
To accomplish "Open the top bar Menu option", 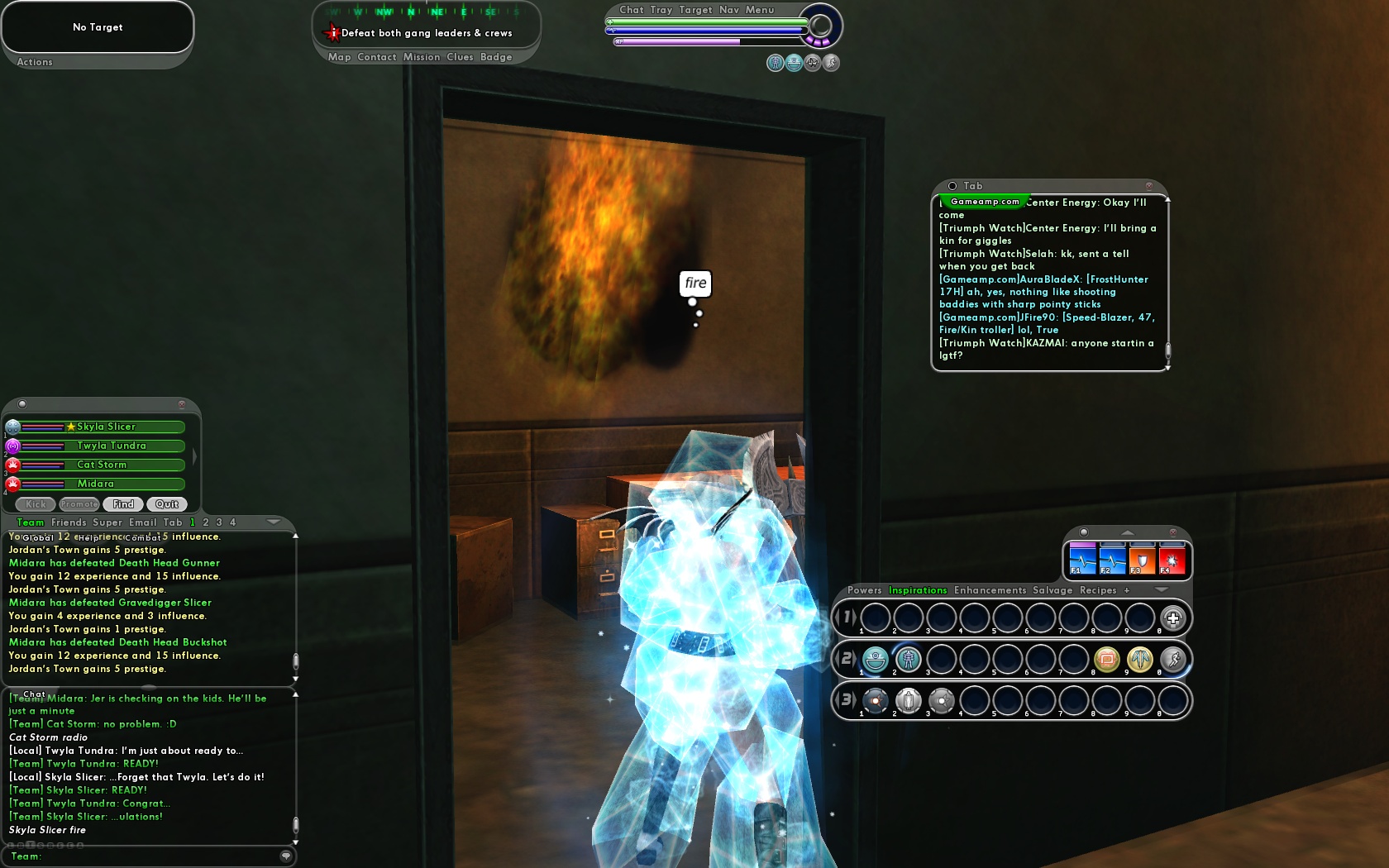I will pos(760,10).
